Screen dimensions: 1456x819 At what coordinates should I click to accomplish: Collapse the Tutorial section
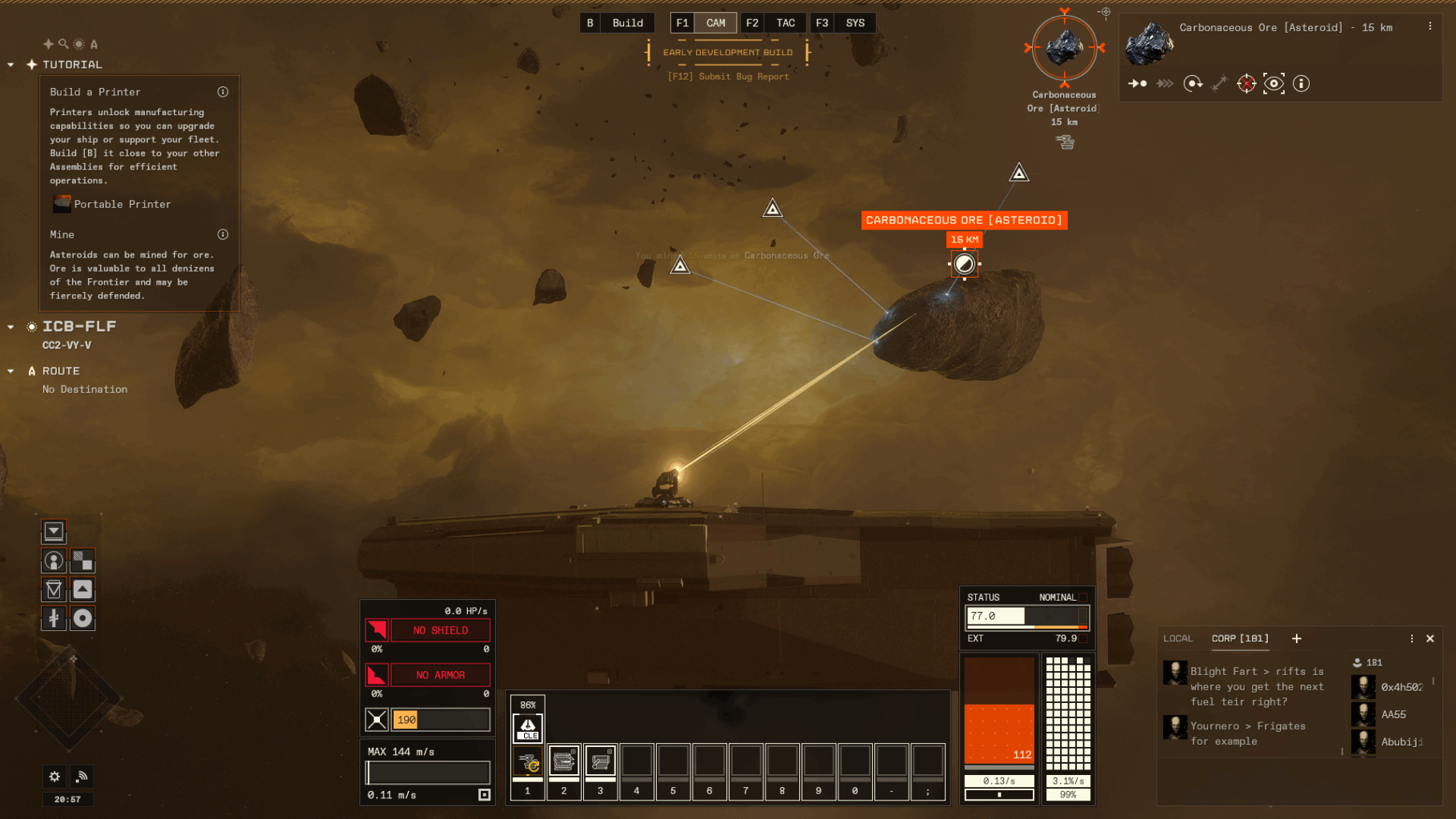click(x=10, y=65)
